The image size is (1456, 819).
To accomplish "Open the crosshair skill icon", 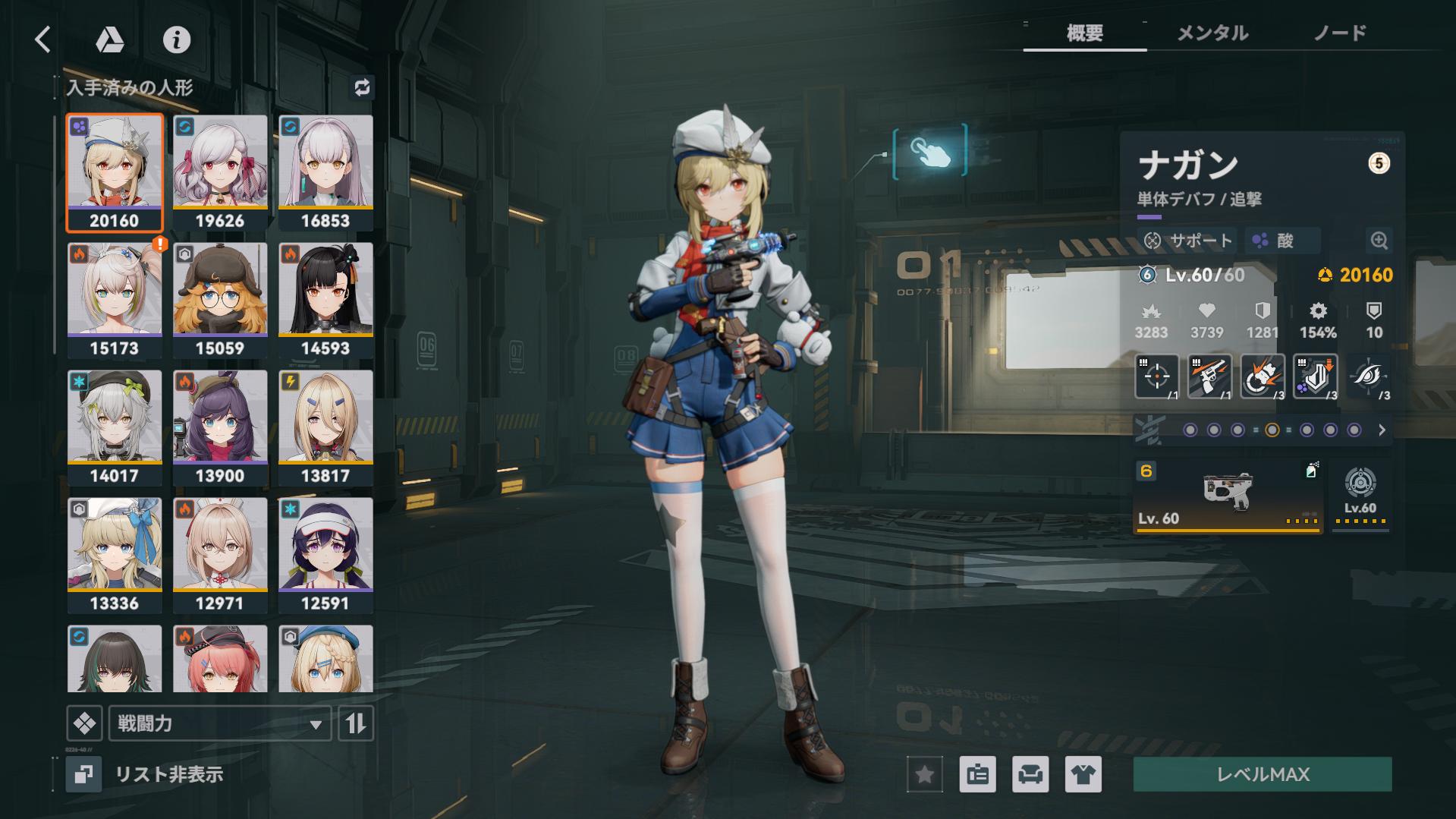I will [1156, 376].
